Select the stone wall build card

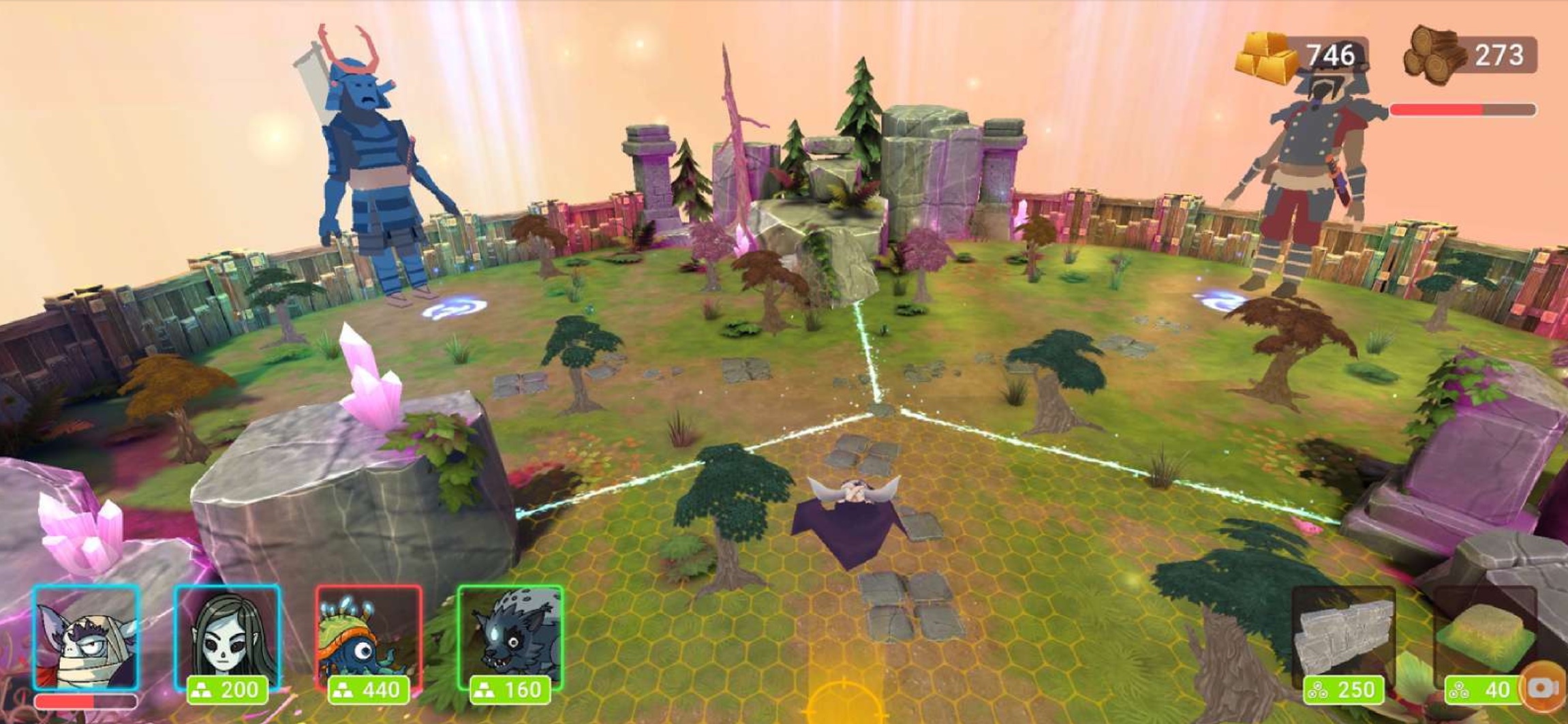(1343, 641)
